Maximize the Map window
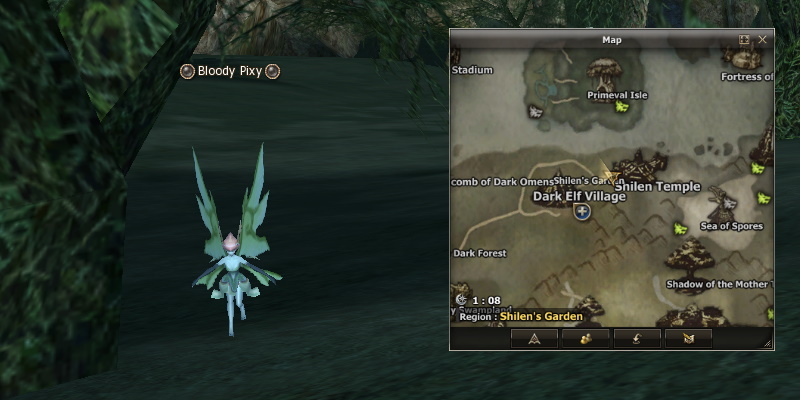Viewport: 800px width, 400px height. (744, 40)
